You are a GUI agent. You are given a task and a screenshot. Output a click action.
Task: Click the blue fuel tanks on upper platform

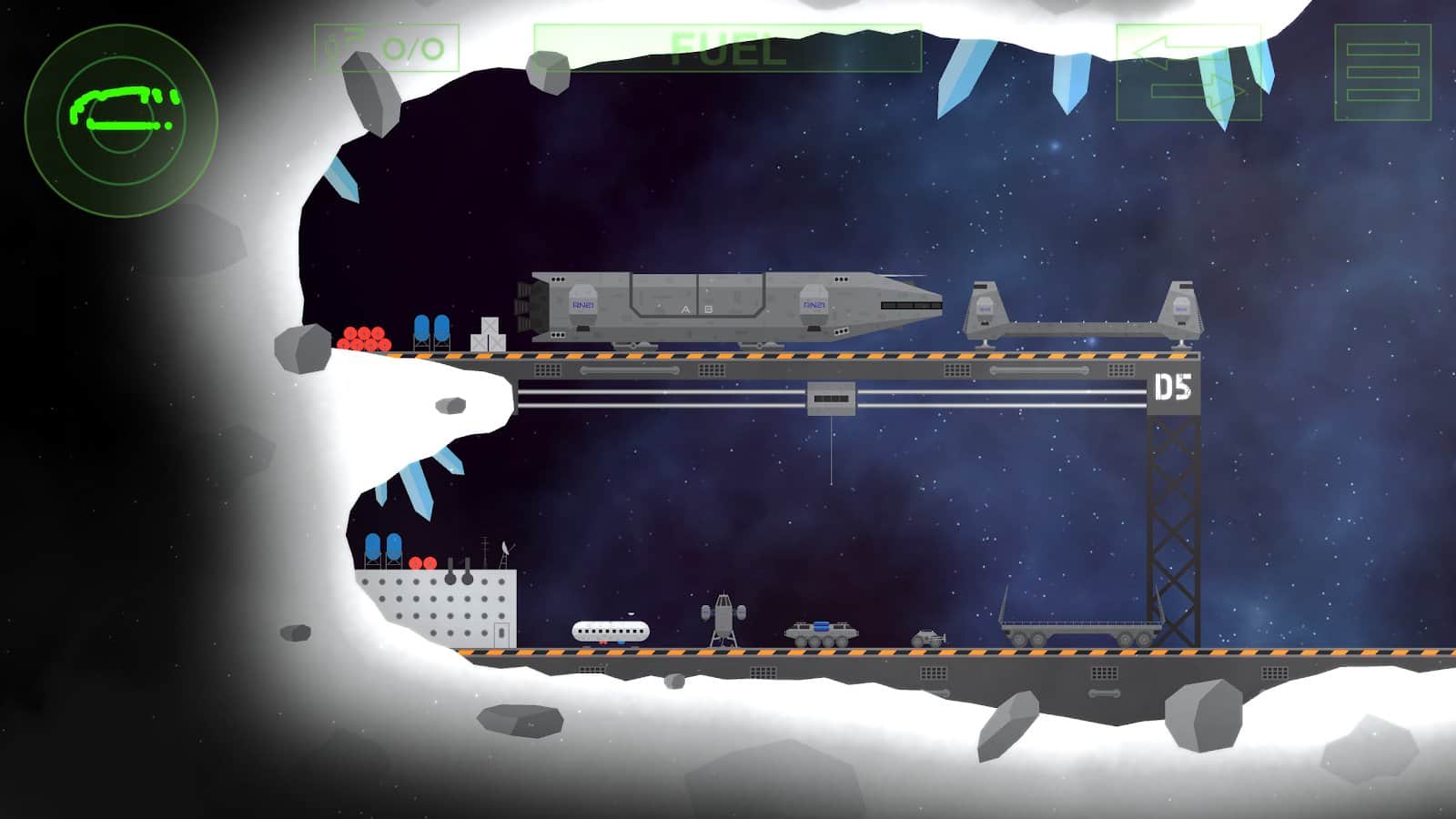(x=430, y=329)
